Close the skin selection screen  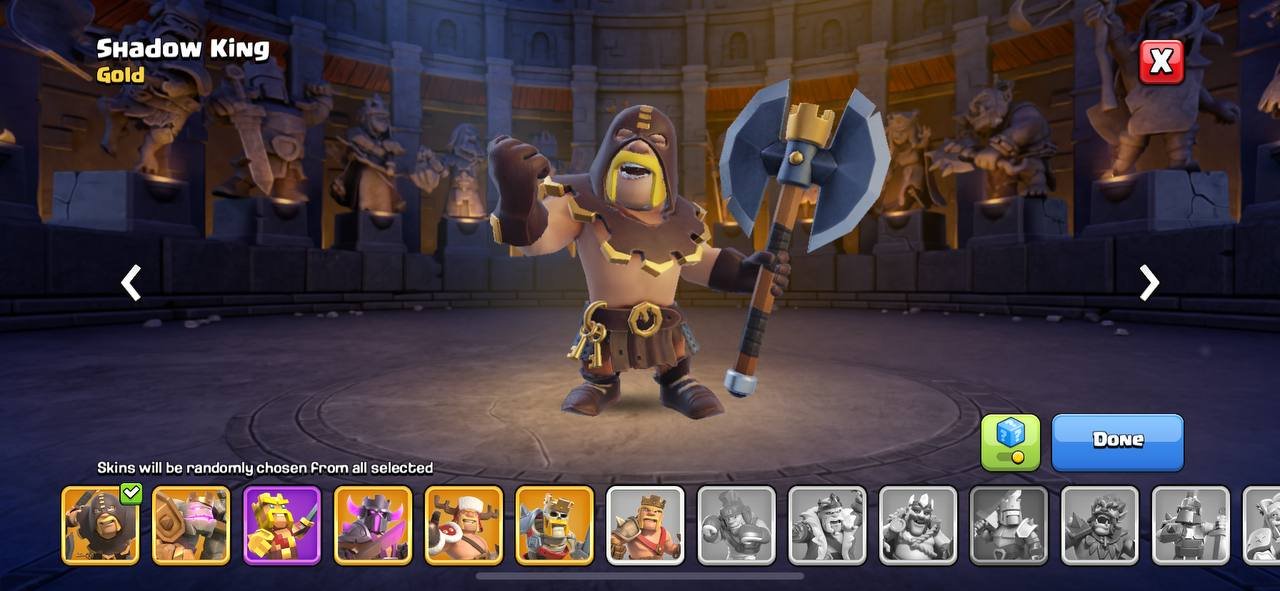[x=1161, y=62]
